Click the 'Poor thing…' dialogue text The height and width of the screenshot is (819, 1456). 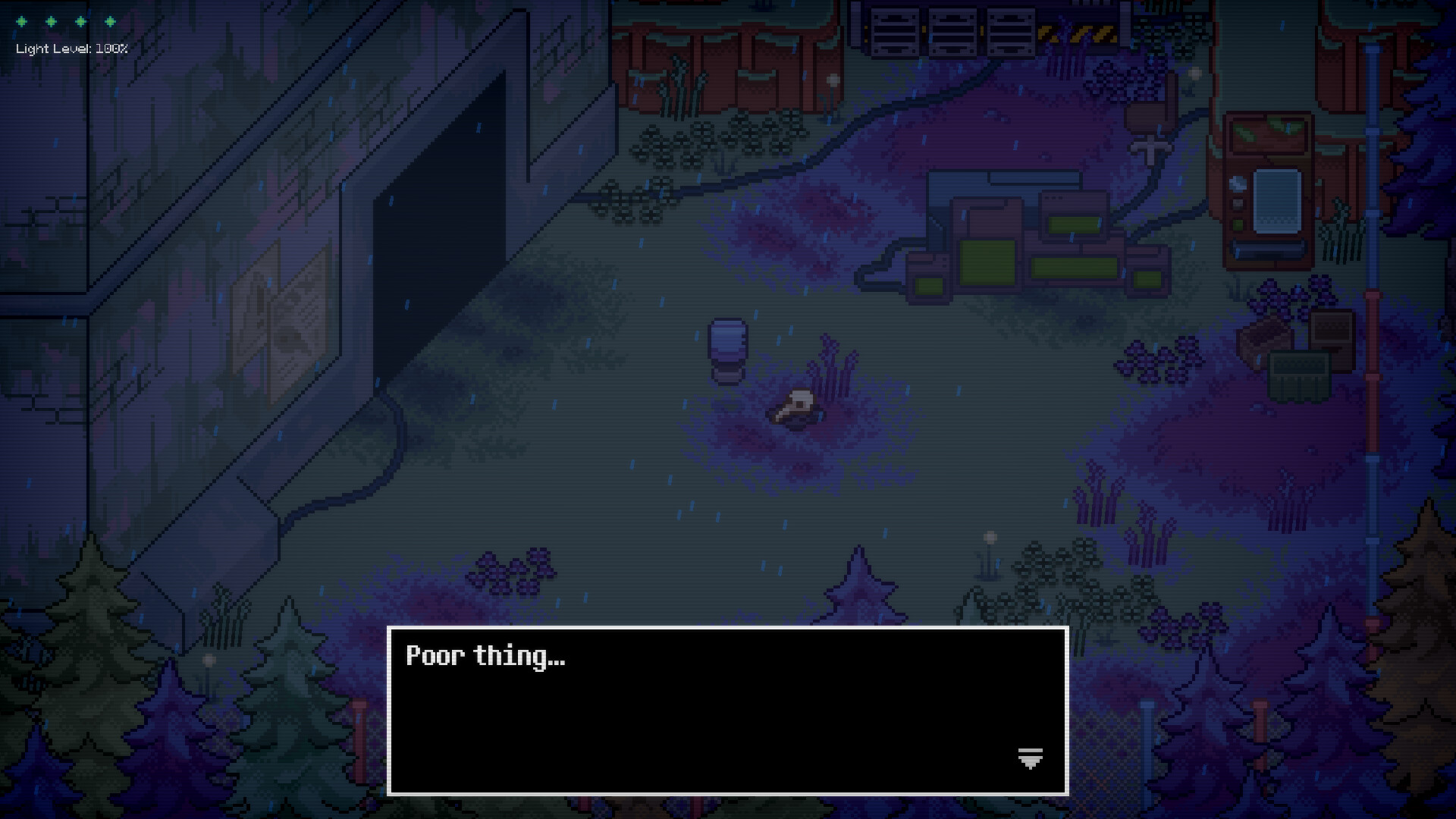(485, 657)
